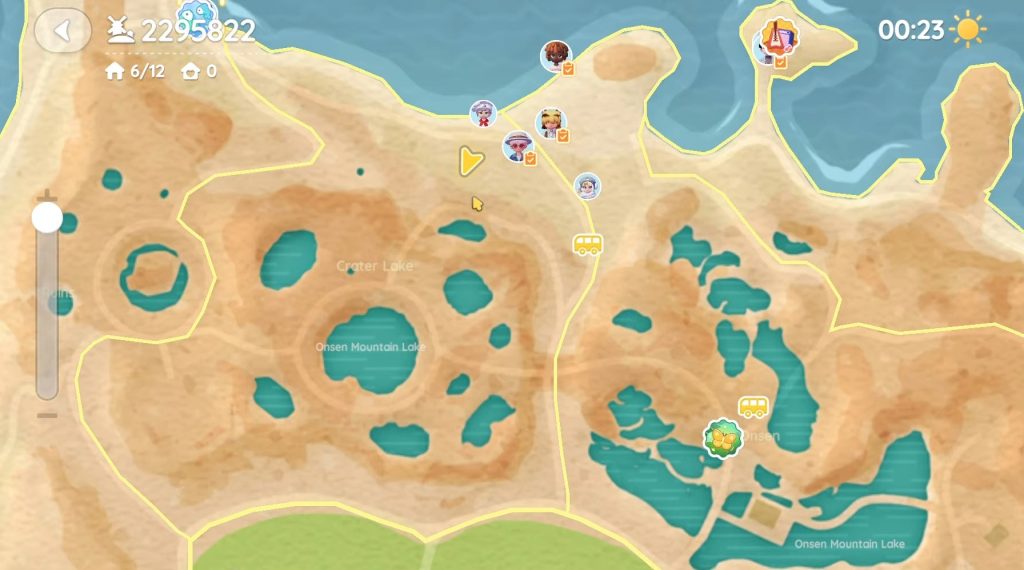Screen dimensions: 1024x570
Task: Click the plus end of the zoom slider
Action: pyautogui.click(x=47, y=194)
